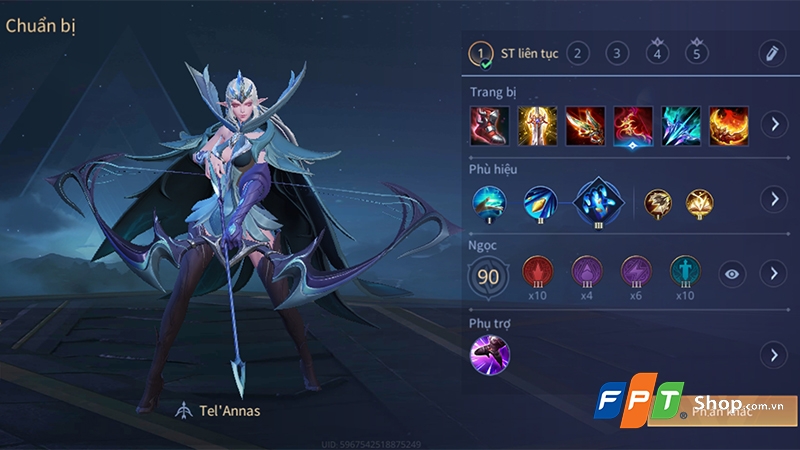
Task: Switch to build preset 3
Action: click(x=617, y=53)
